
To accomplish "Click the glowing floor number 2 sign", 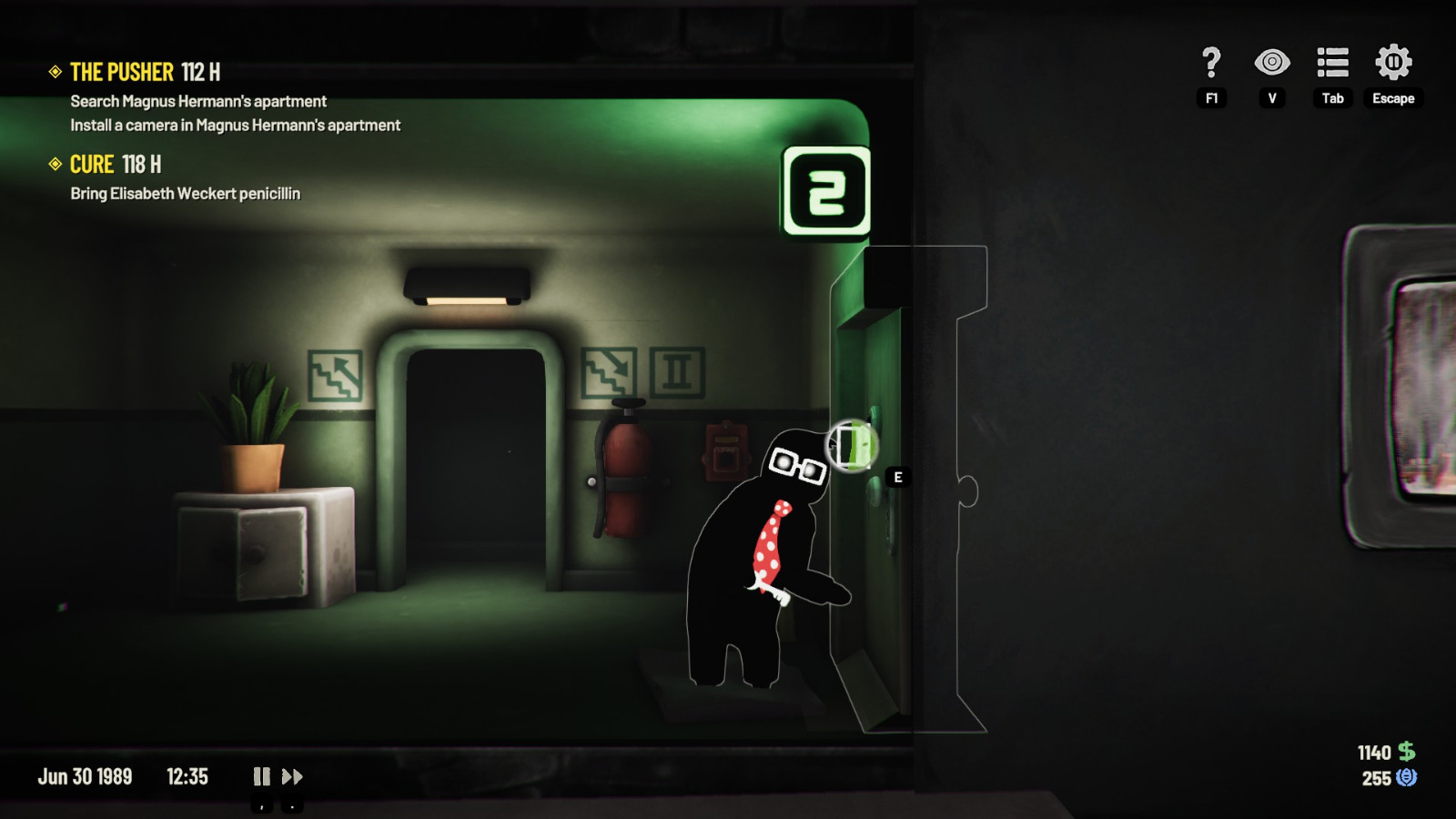I will [824, 188].
